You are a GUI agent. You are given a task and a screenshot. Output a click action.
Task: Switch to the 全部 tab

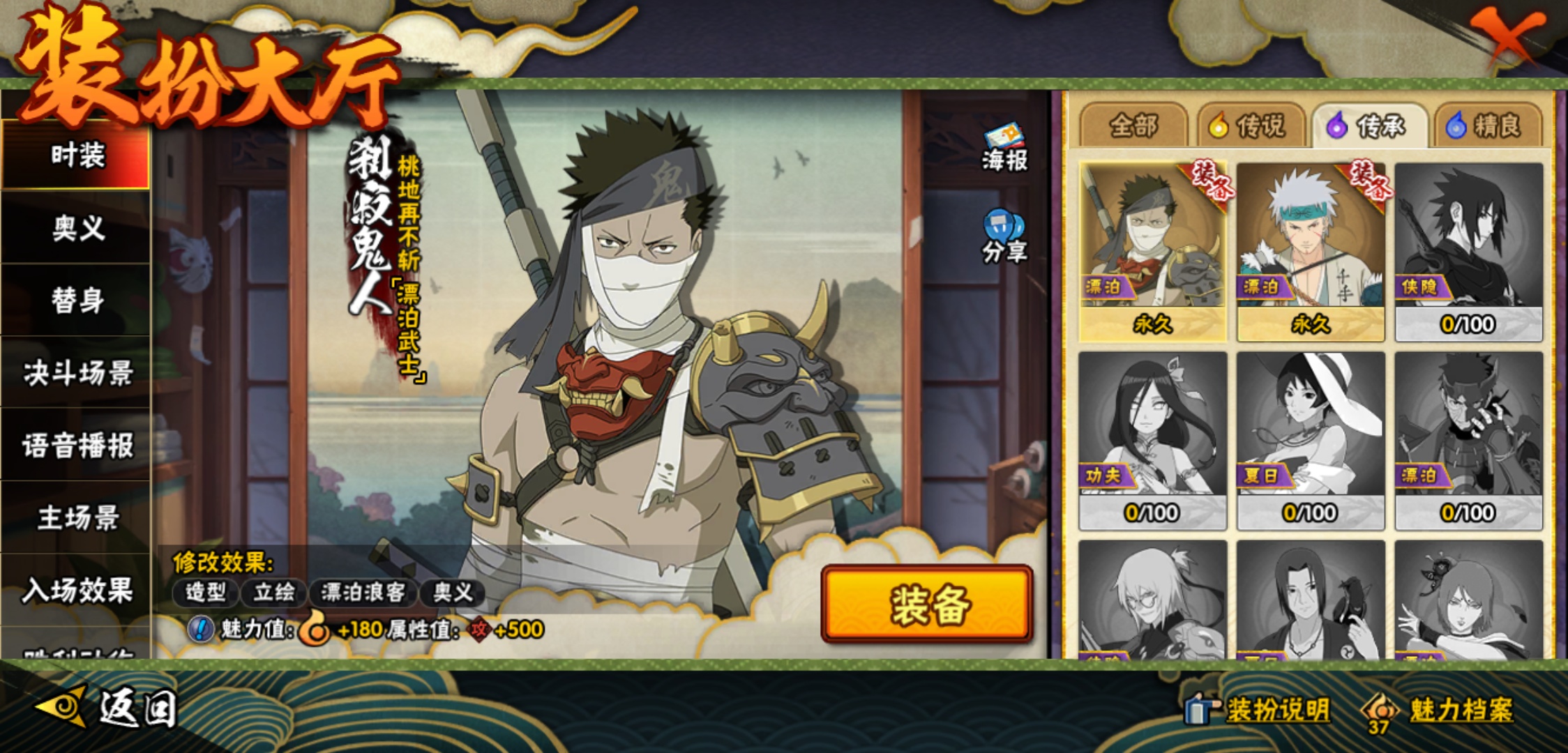[x=1133, y=126]
